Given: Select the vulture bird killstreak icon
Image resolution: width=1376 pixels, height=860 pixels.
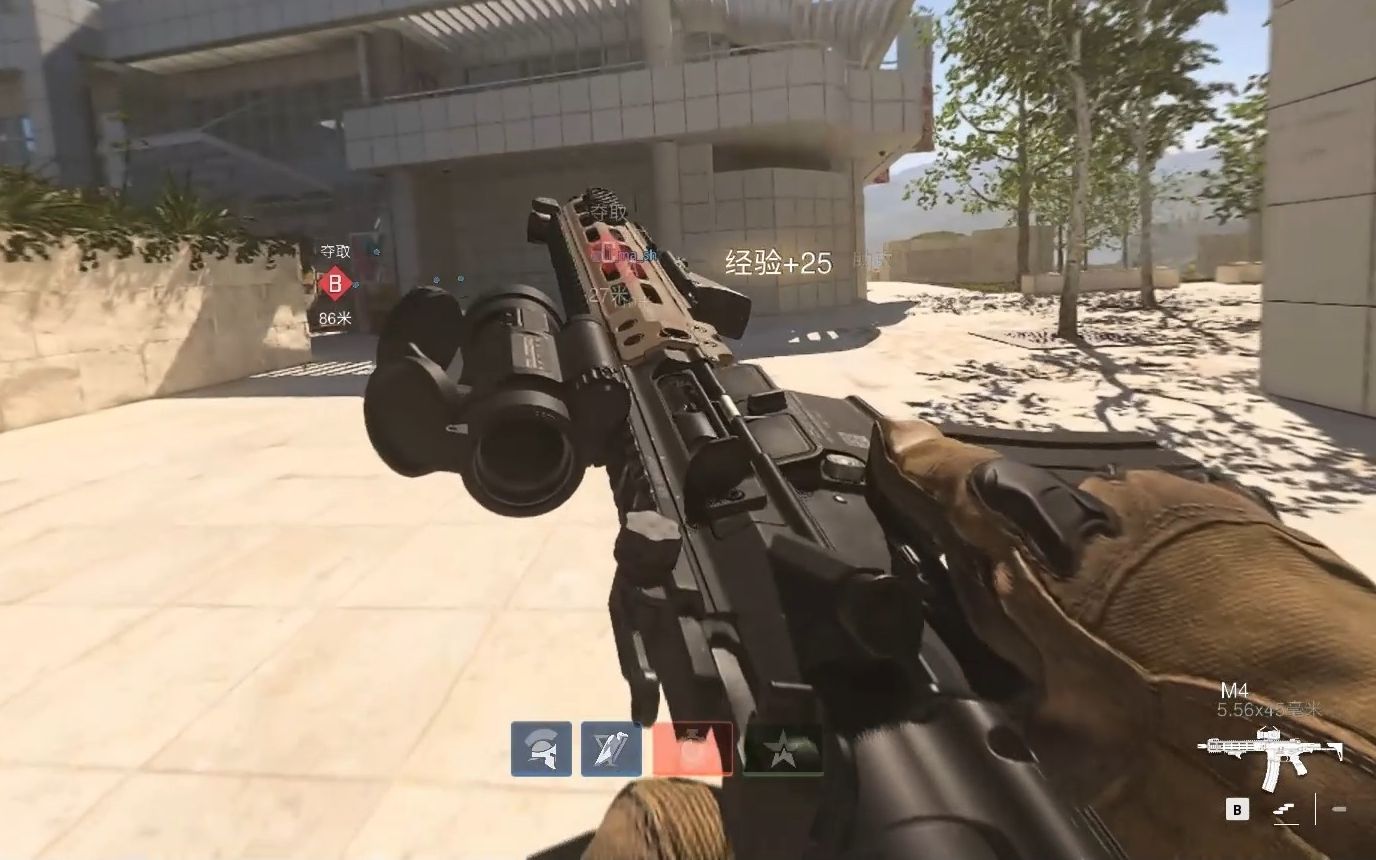Looking at the screenshot, I should pos(613,749).
